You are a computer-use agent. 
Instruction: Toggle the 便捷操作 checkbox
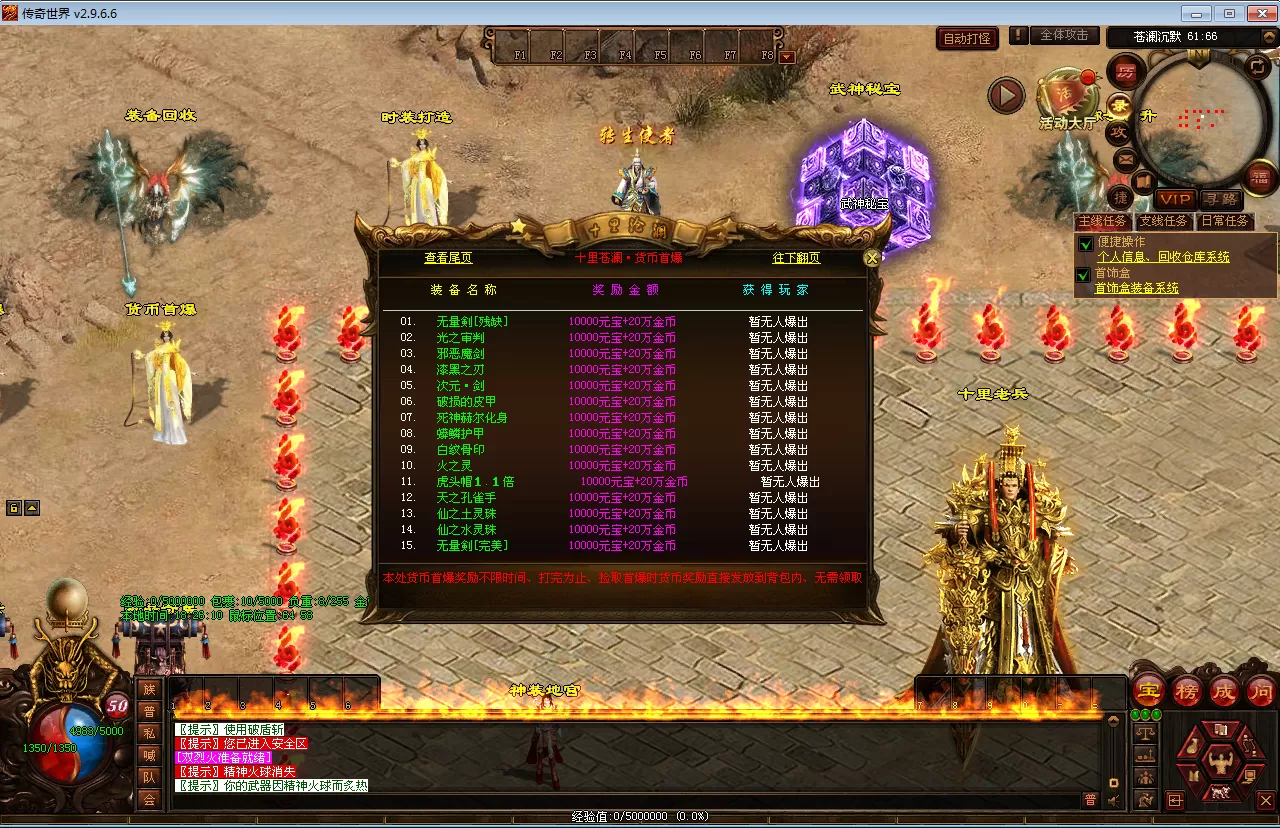(1085, 243)
